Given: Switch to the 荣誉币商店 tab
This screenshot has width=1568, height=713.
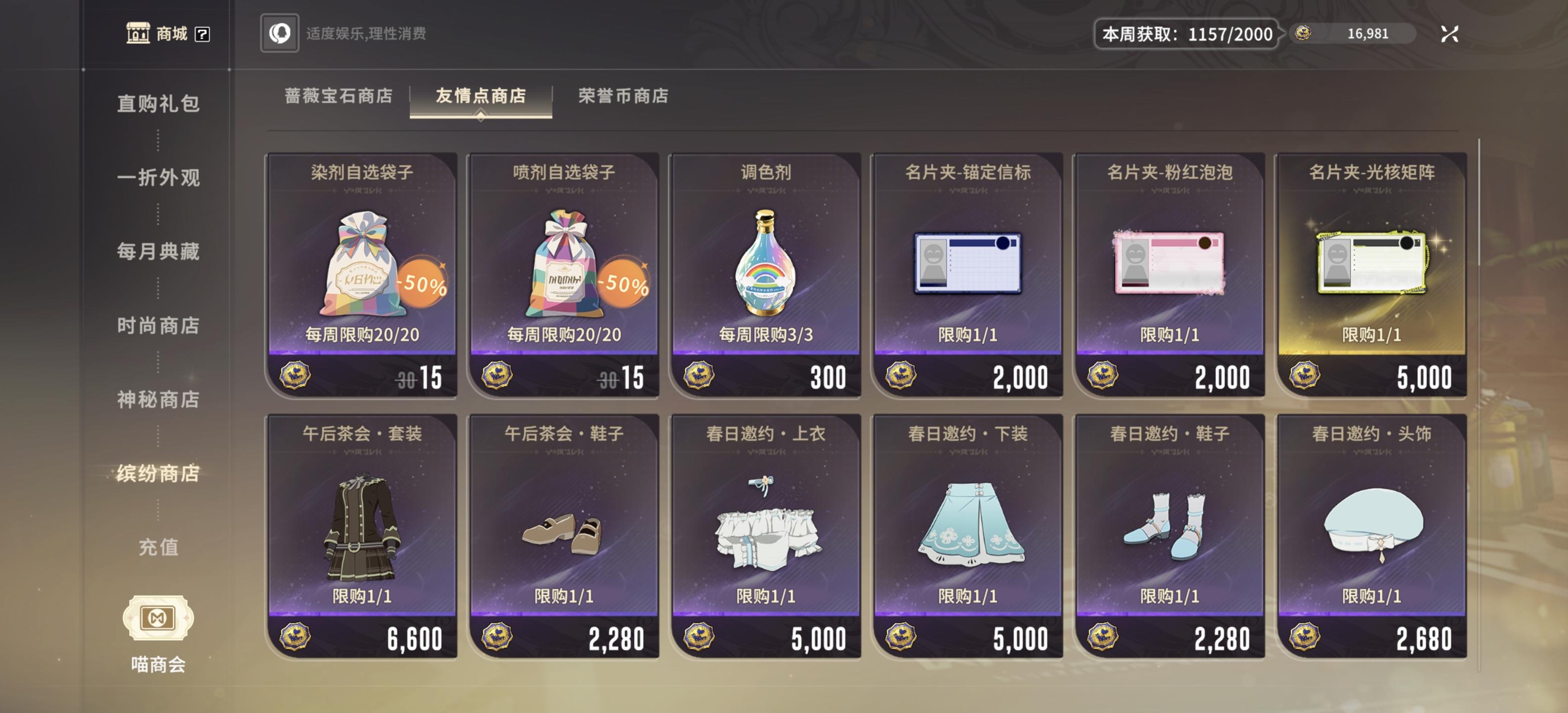Looking at the screenshot, I should tap(622, 96).
